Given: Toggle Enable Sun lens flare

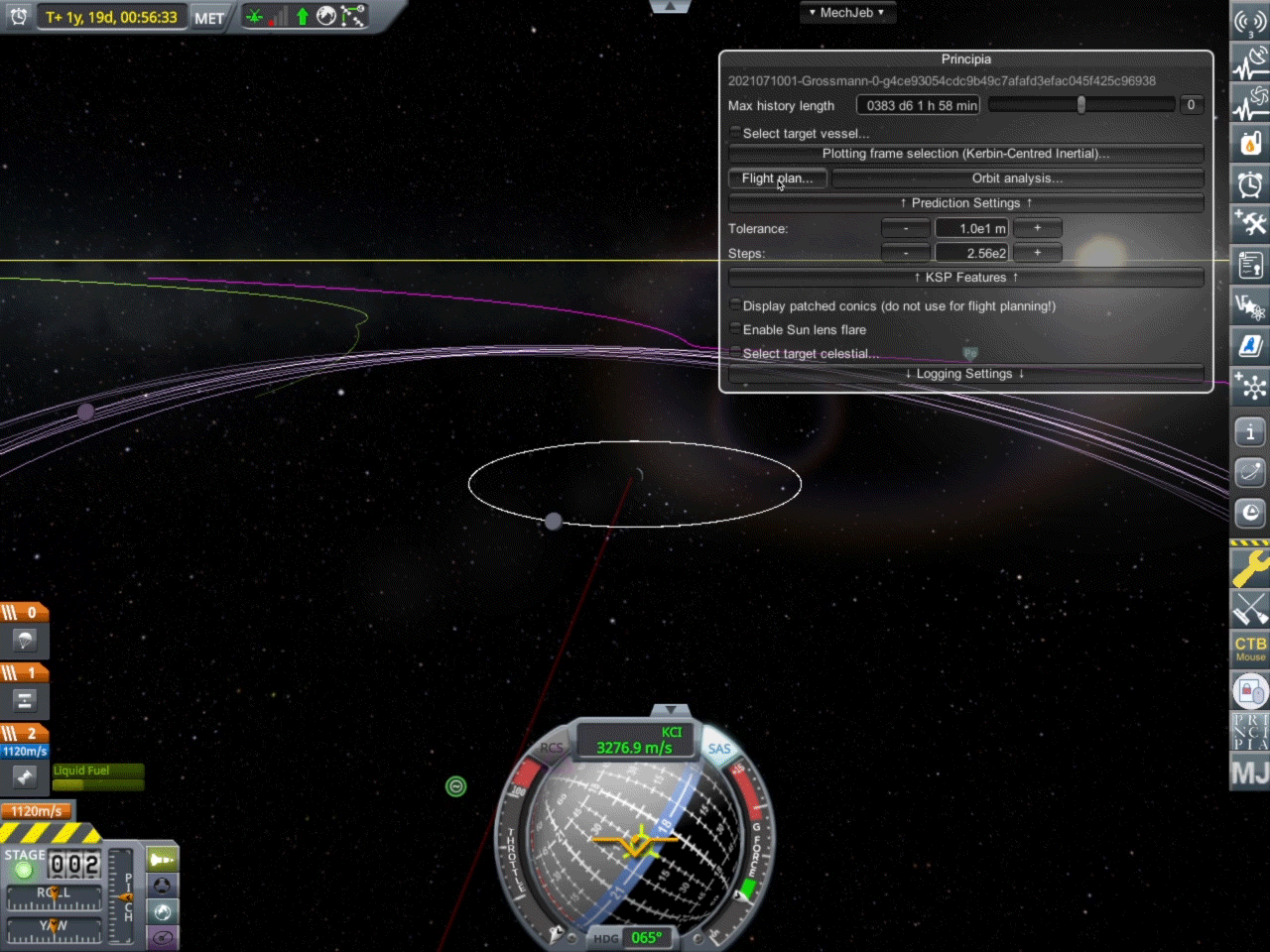Looking at the screenshot, I should [735, 329].
